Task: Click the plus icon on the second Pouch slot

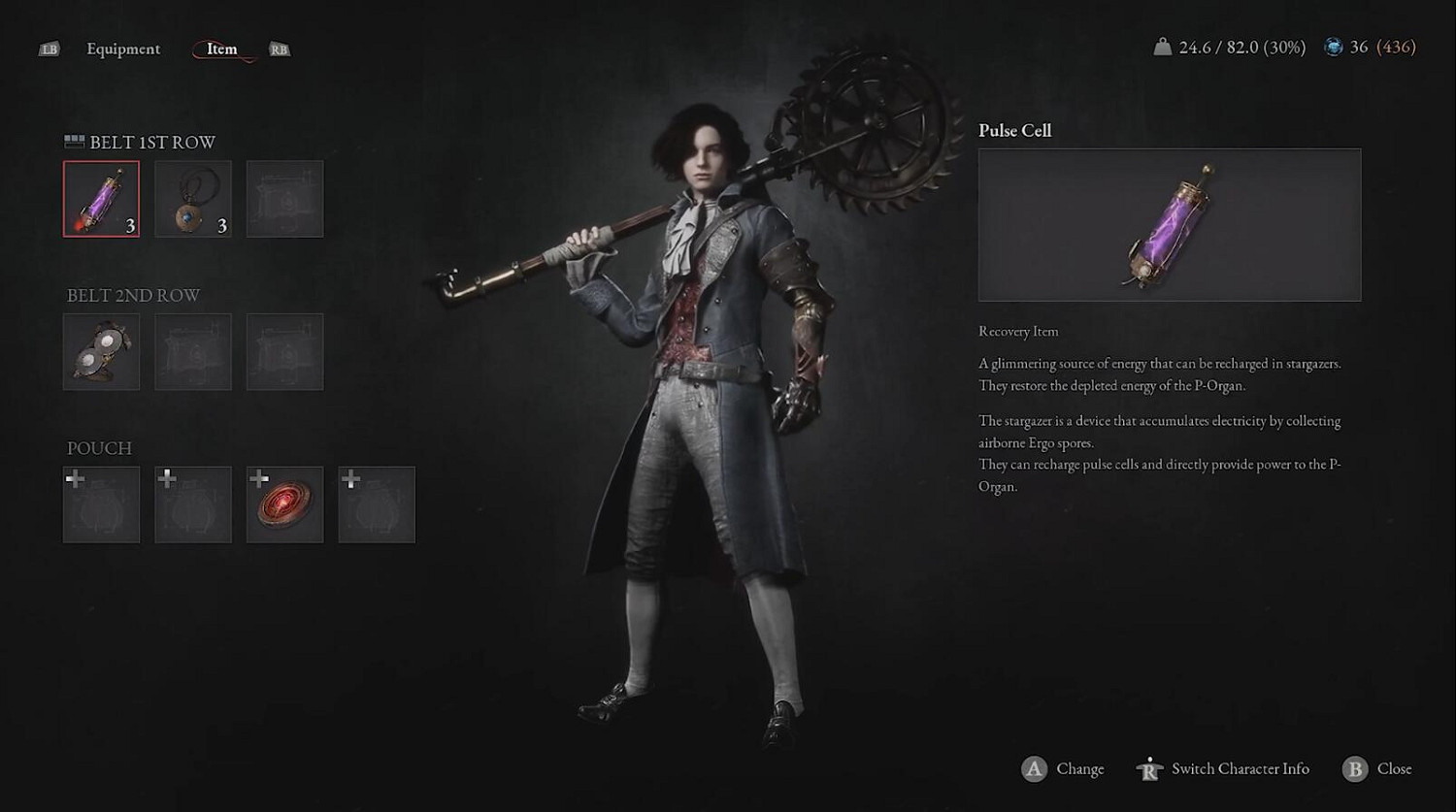Action: [166, 477]
